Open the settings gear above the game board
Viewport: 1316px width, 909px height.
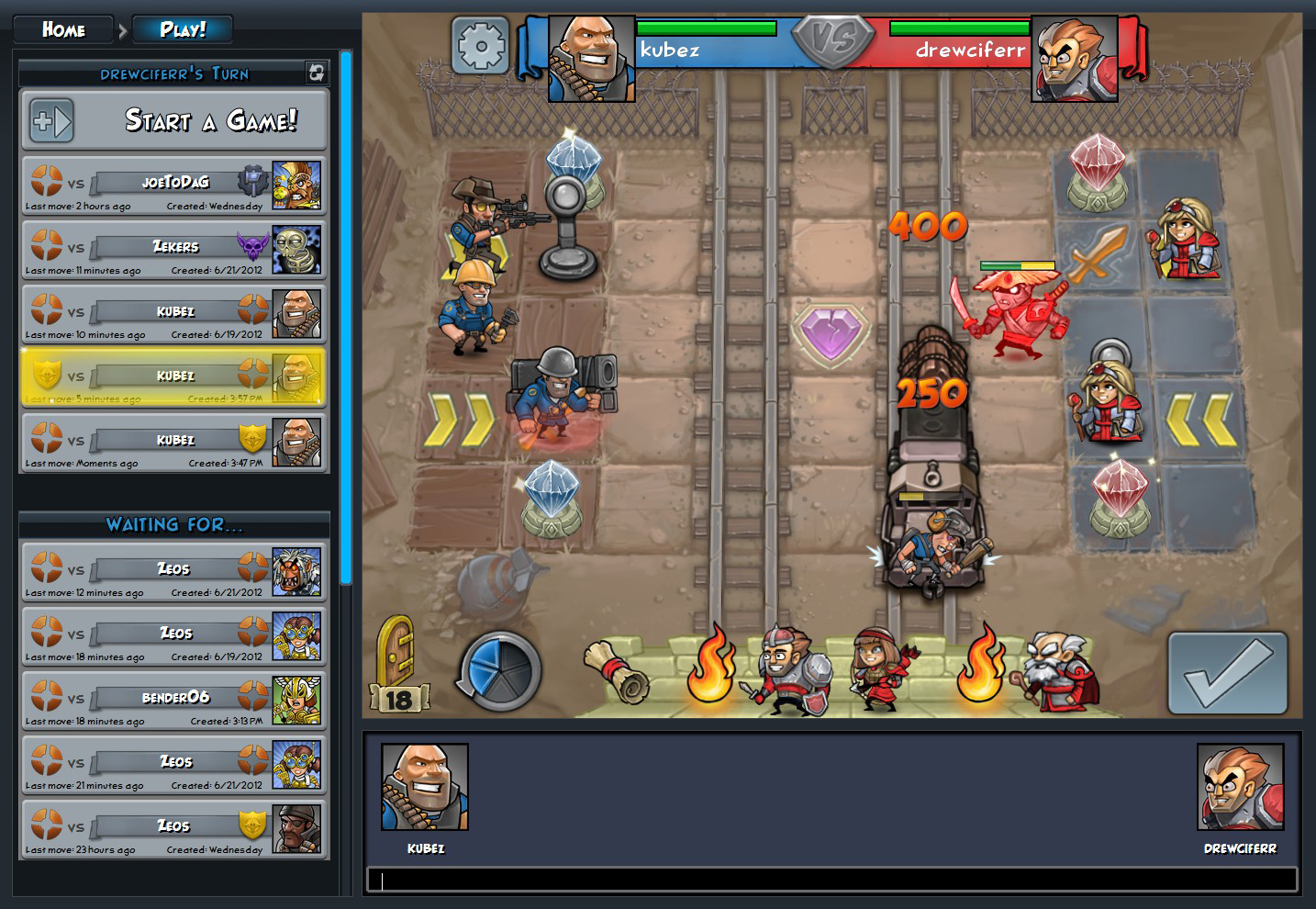click(481, 46)
